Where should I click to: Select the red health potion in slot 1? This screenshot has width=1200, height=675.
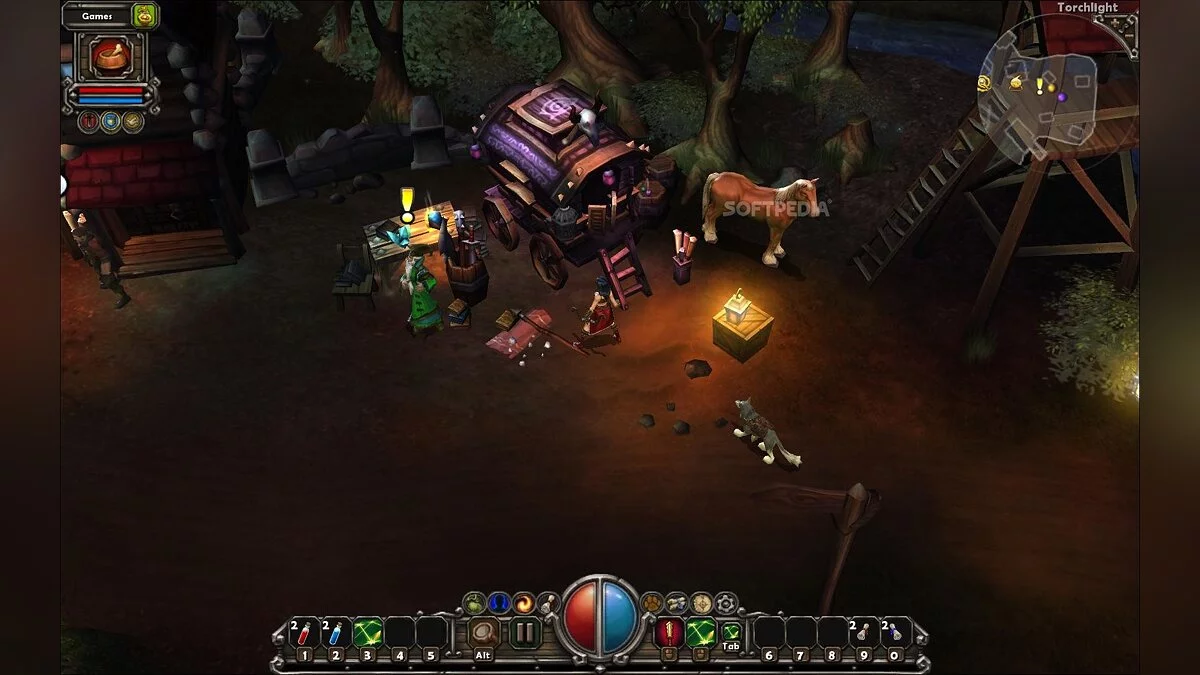point(303,633)
